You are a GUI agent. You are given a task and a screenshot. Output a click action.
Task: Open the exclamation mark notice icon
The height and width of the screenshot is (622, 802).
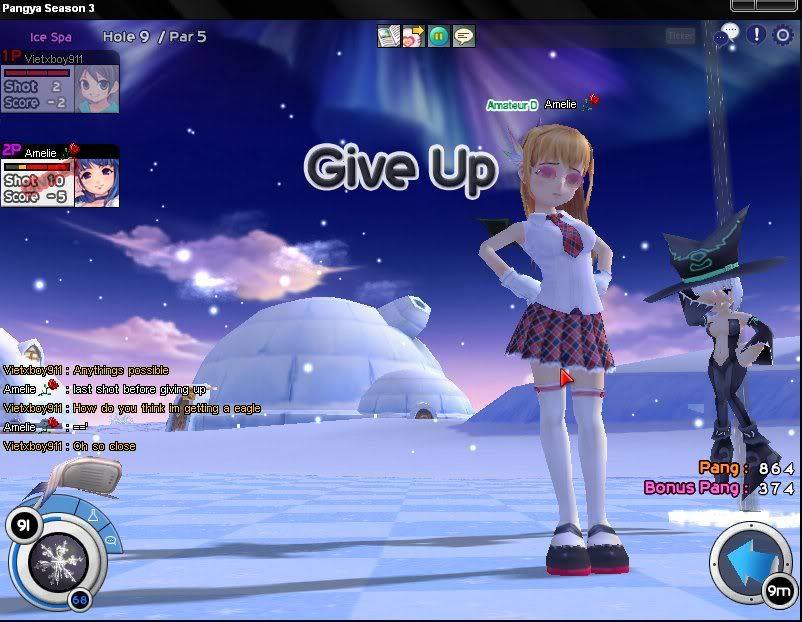756,35
